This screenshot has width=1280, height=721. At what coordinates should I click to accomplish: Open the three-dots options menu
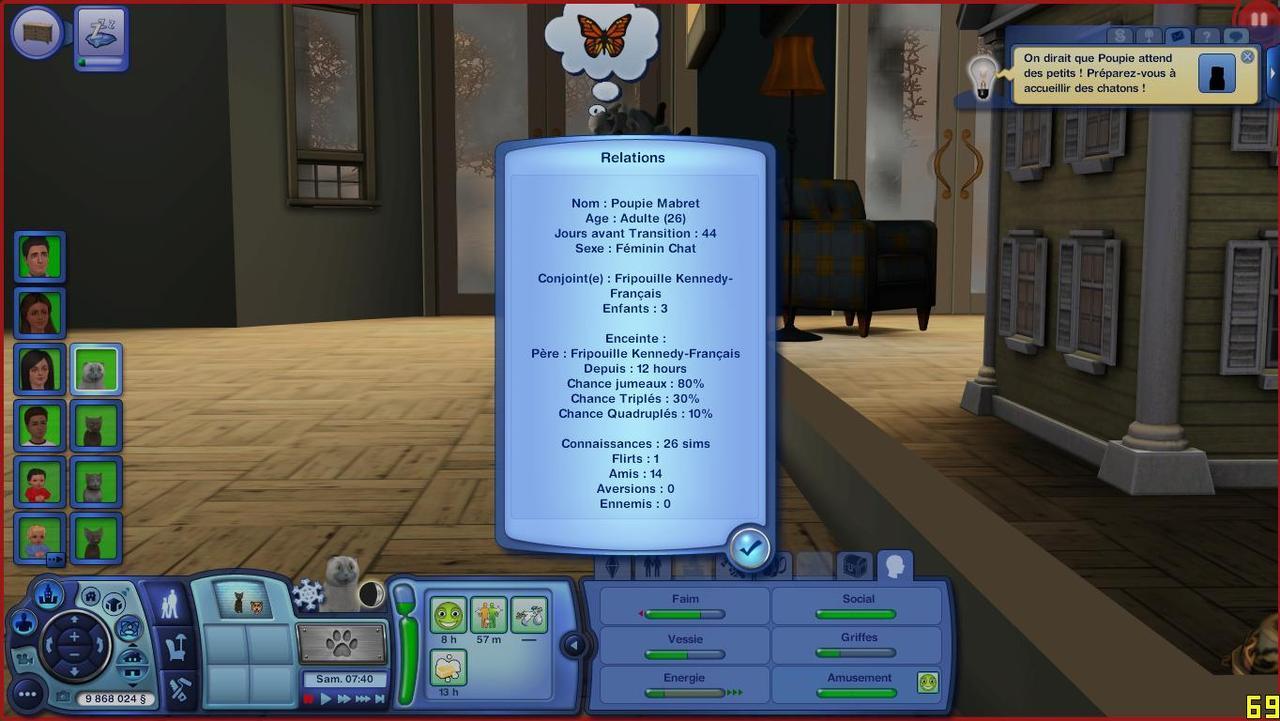tap(27, 693)
